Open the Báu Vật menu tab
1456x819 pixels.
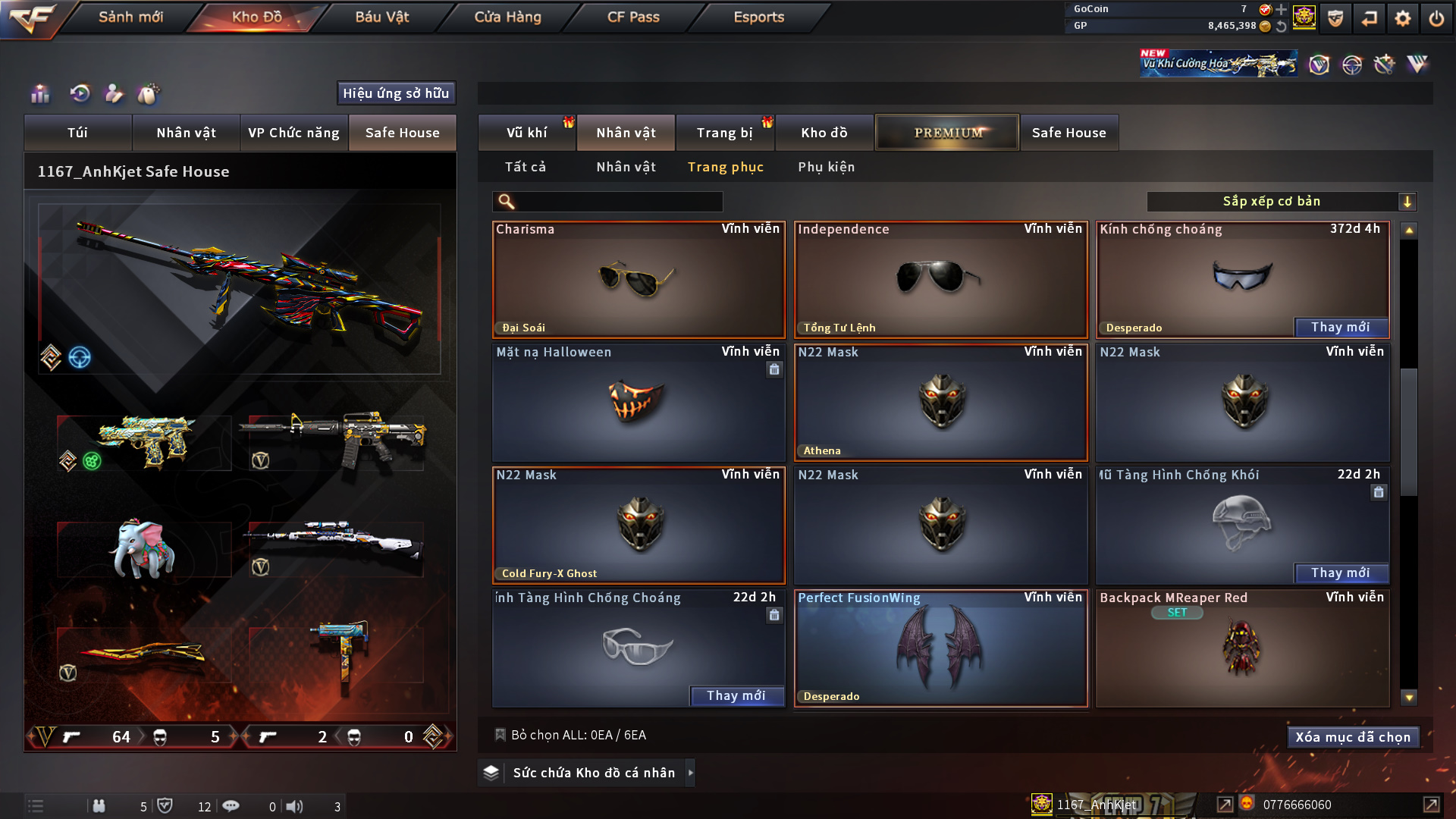pos(381,17)
